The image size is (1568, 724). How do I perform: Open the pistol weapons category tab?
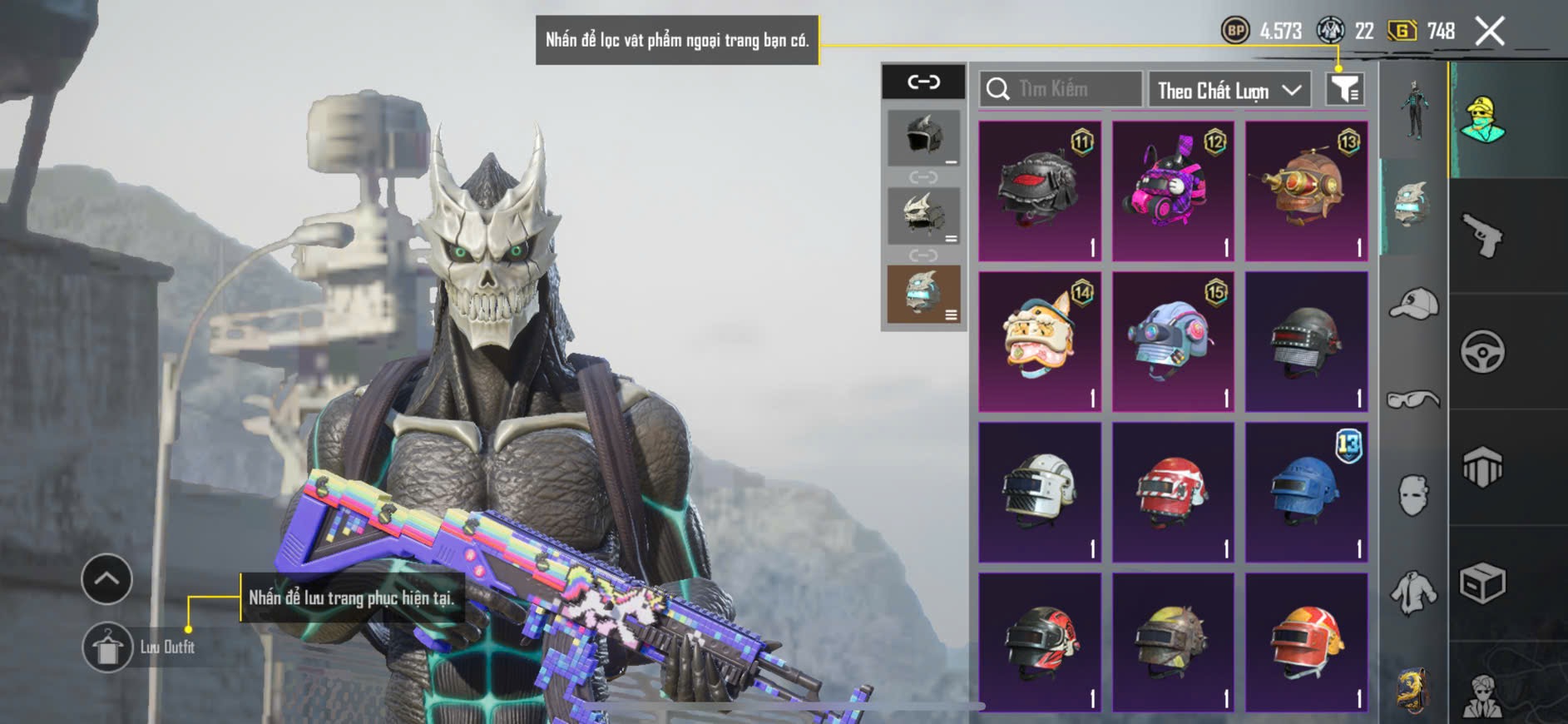coord(1482,236)
